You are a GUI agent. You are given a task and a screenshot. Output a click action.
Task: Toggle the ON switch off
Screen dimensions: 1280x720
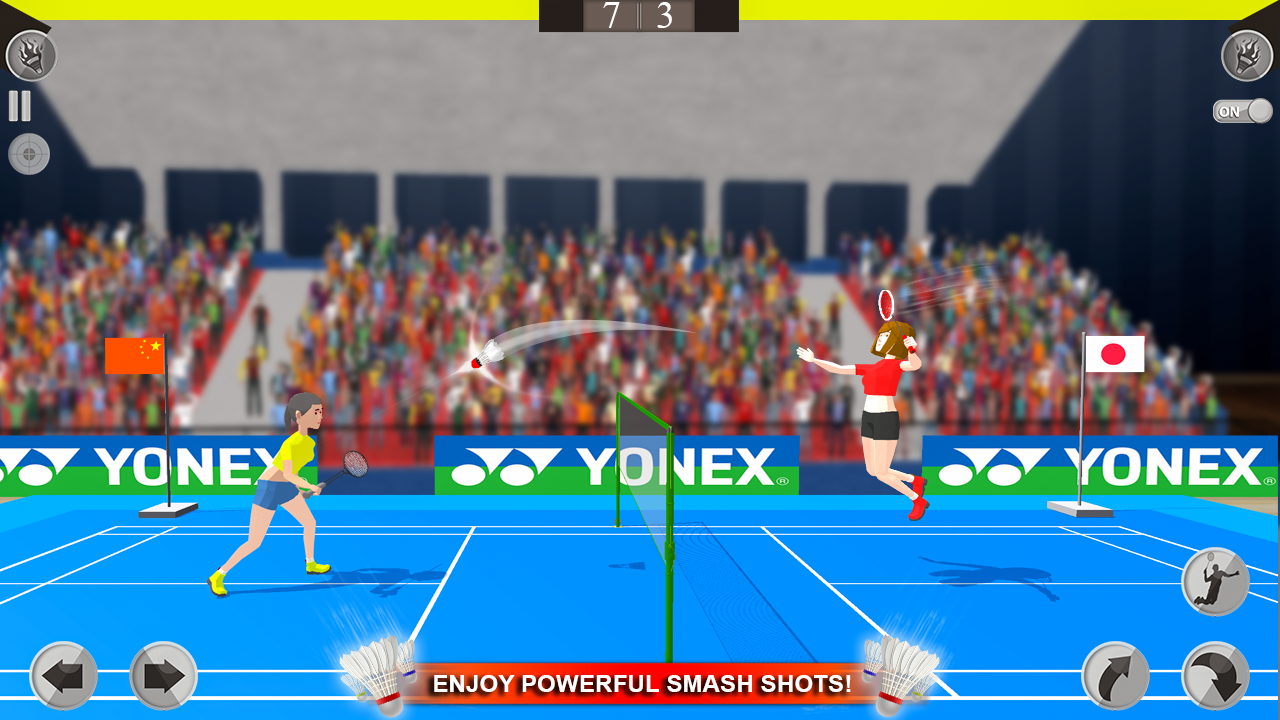[x=1242, y=111]
